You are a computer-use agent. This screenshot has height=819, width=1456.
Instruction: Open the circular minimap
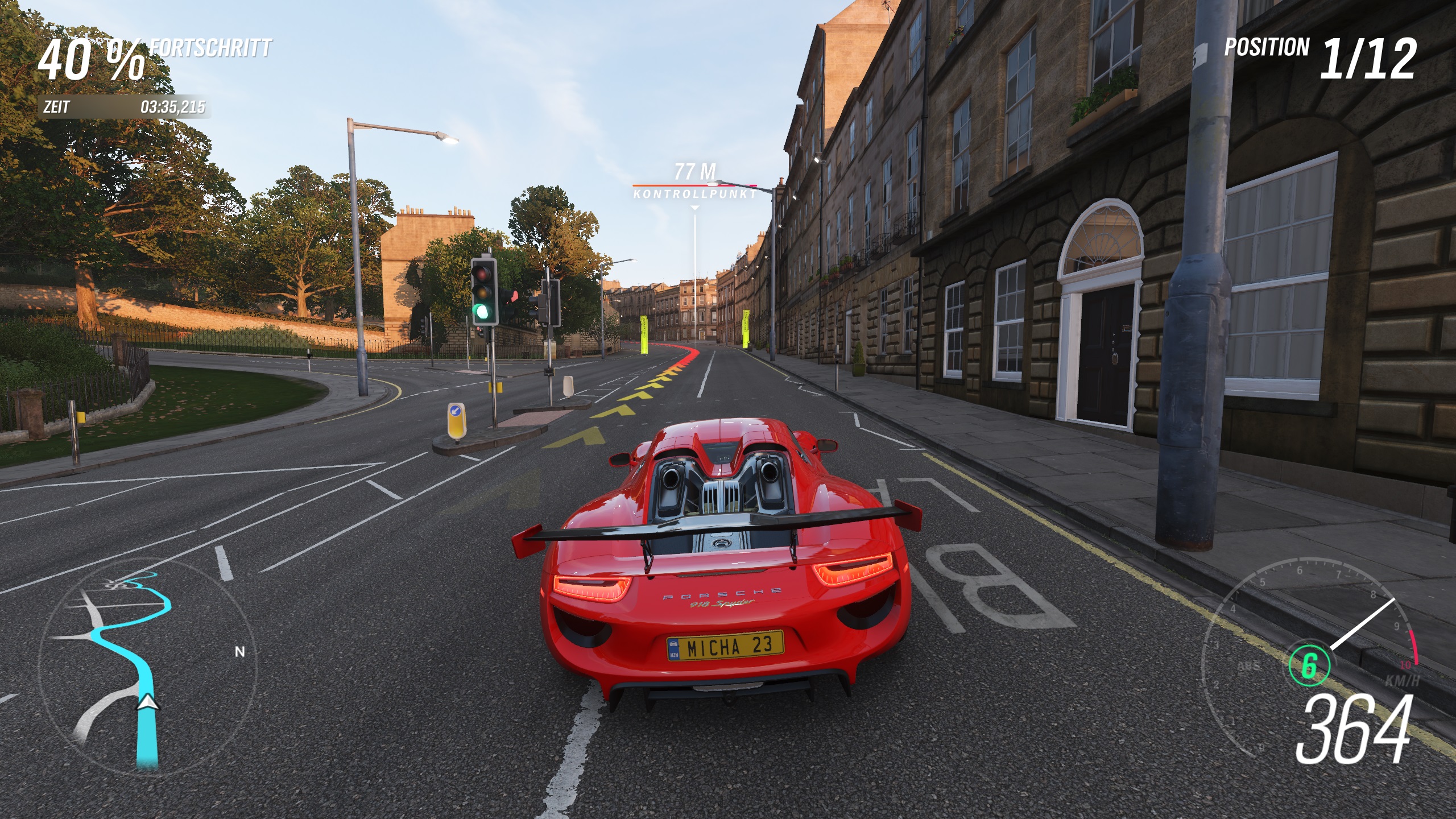pyautogui.click(x=147, y=667)
